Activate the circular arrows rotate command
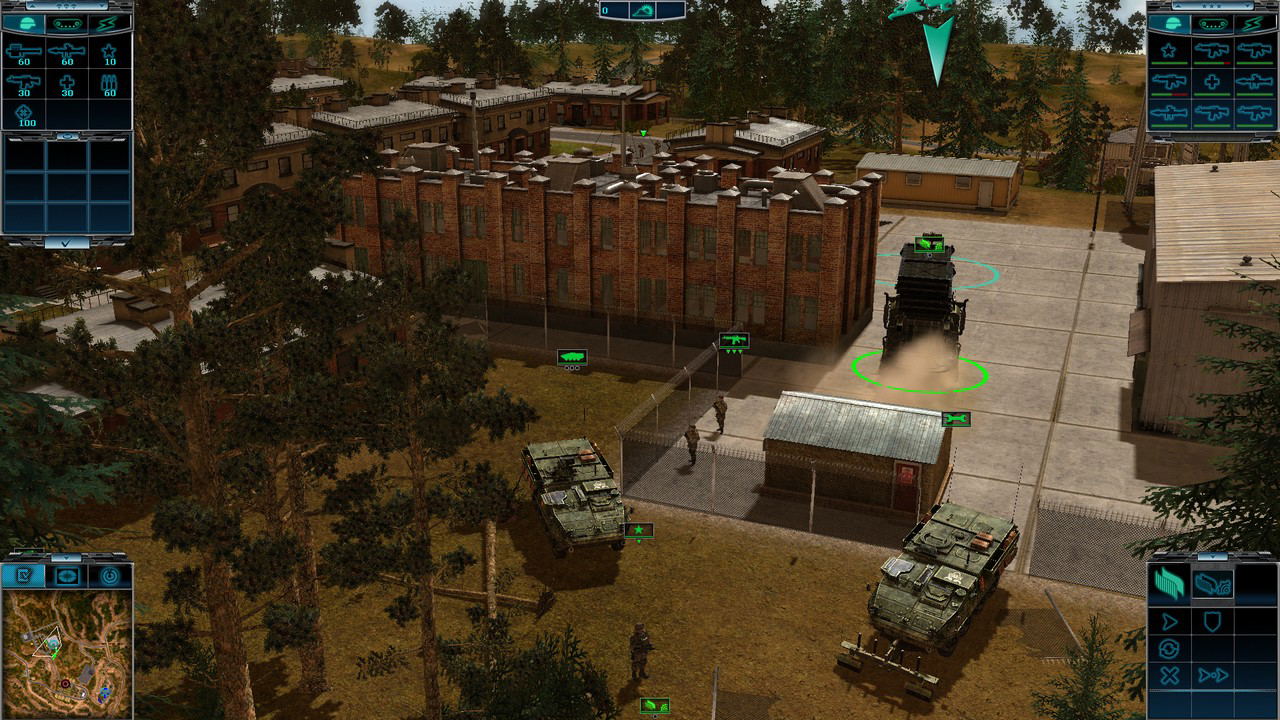This screenshot has width=1280, height=720. [1169, 649]
